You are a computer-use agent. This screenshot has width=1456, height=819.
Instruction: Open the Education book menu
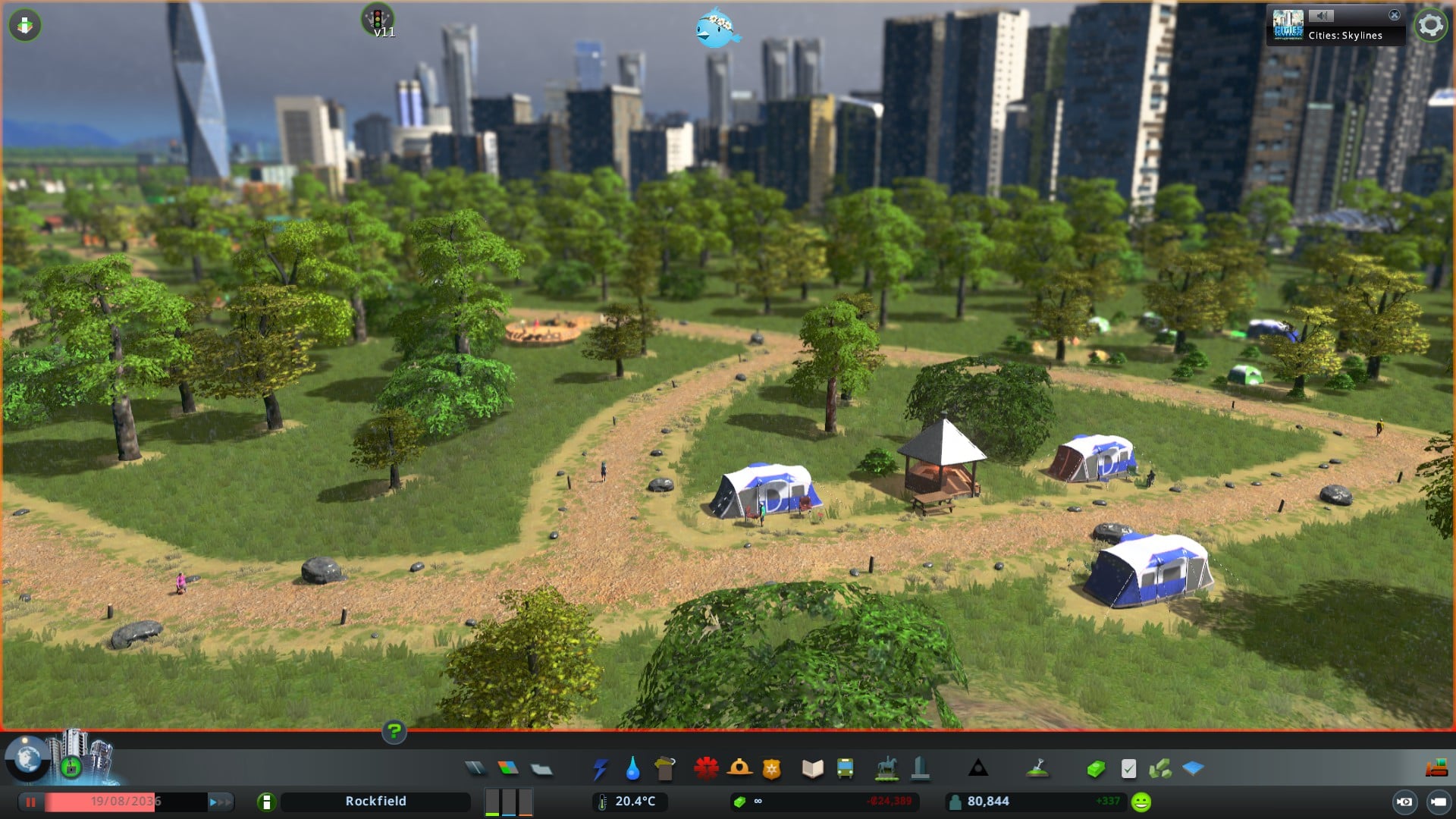coord(812,769)
